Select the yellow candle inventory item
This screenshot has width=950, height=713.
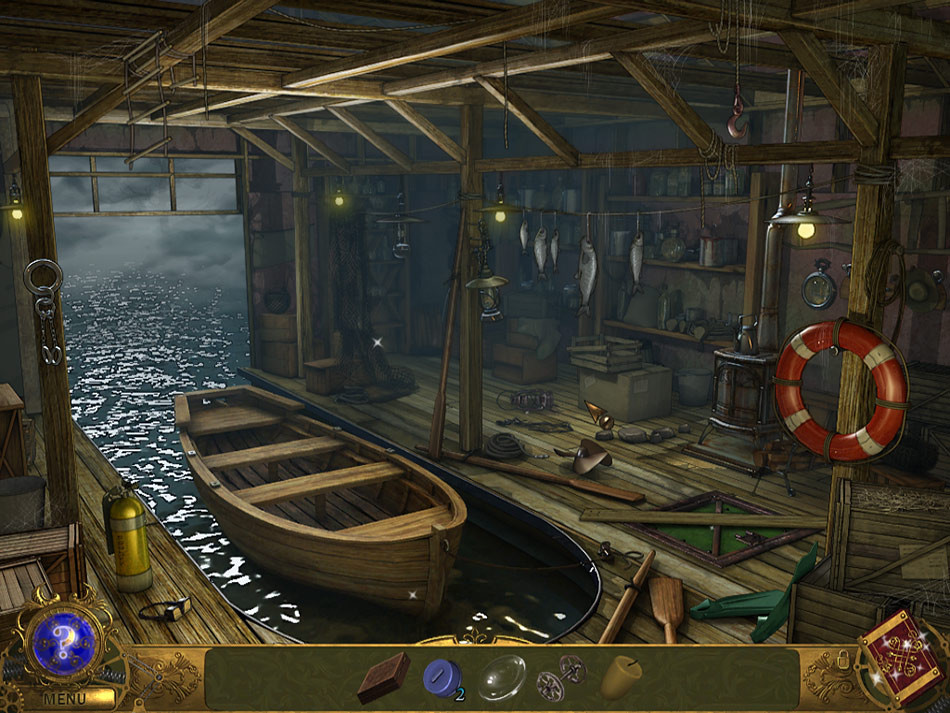click(620, 677)
